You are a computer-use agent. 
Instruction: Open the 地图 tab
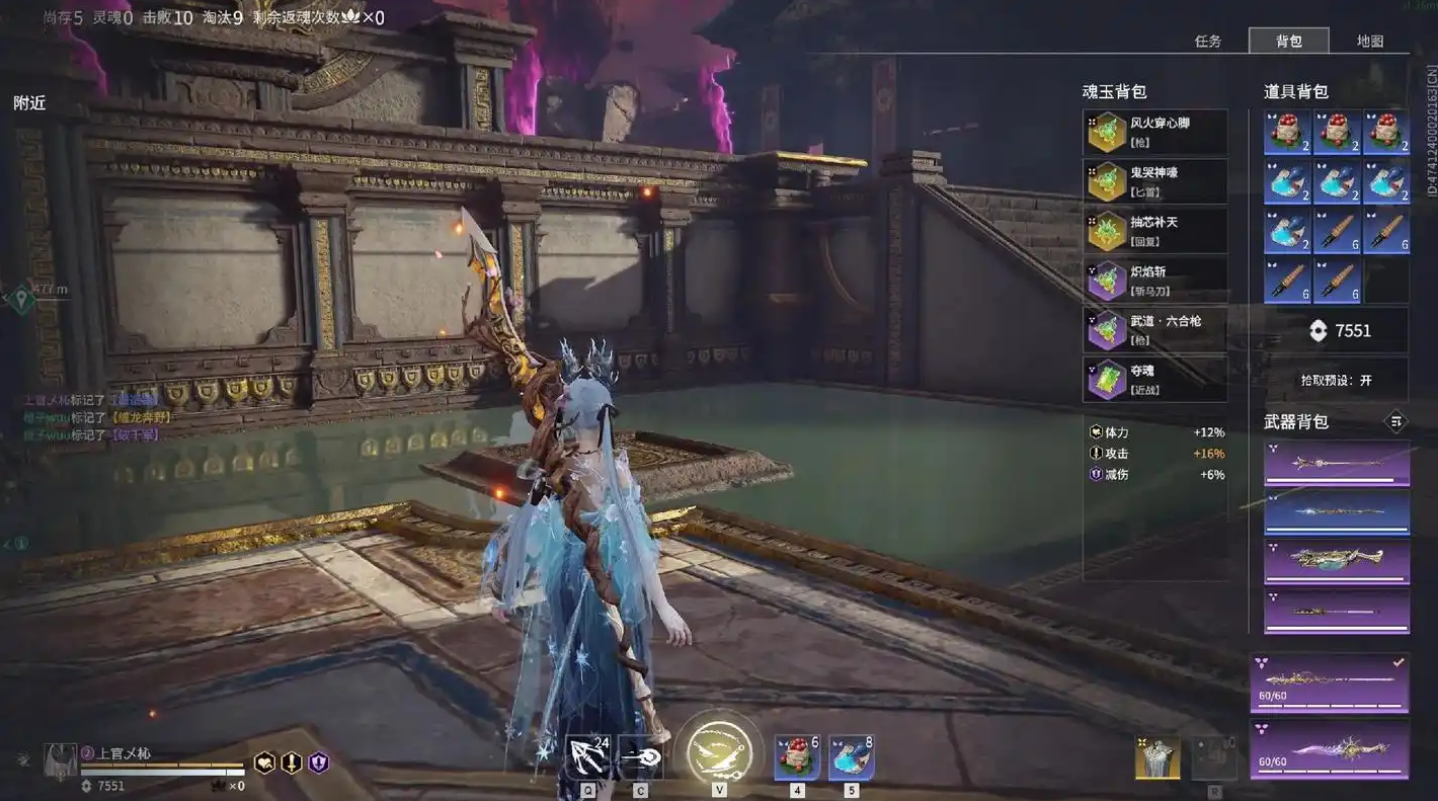(1369, 41)
